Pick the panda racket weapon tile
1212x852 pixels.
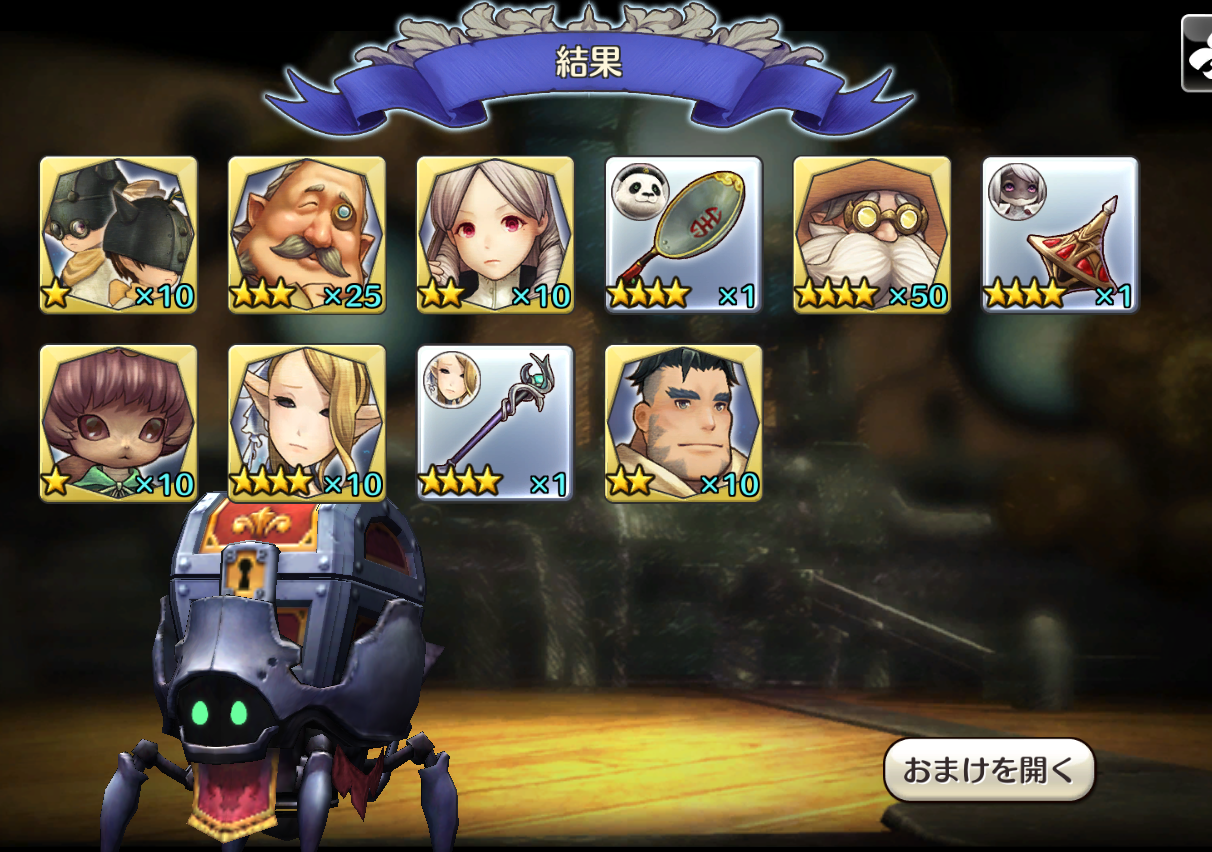(684, 234)
